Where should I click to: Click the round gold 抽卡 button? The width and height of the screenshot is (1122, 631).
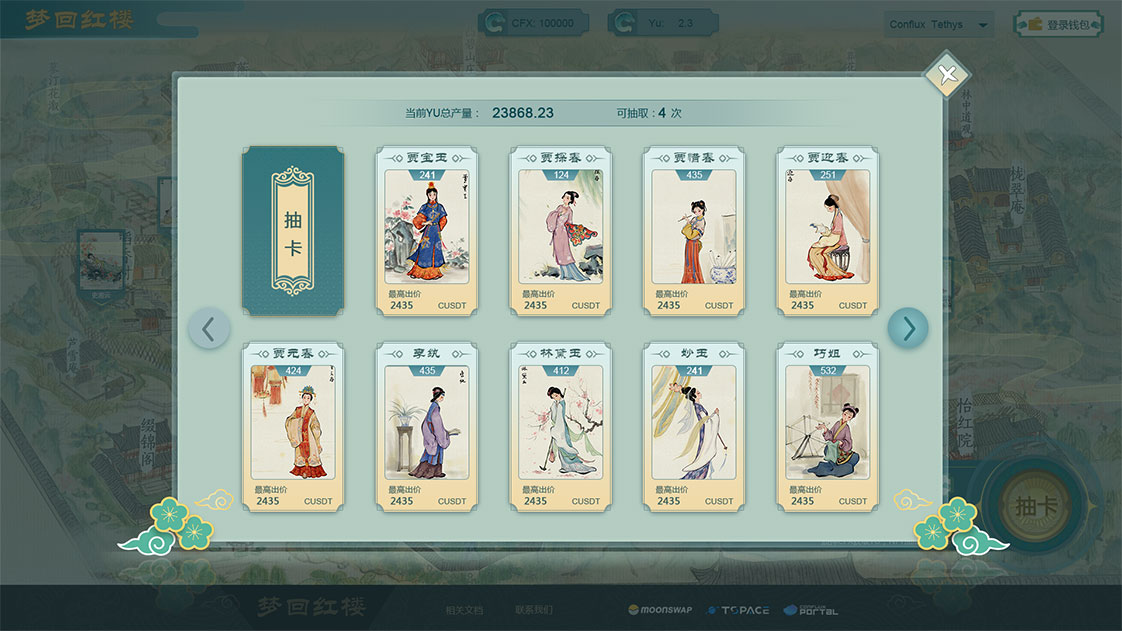(1035, 506)
